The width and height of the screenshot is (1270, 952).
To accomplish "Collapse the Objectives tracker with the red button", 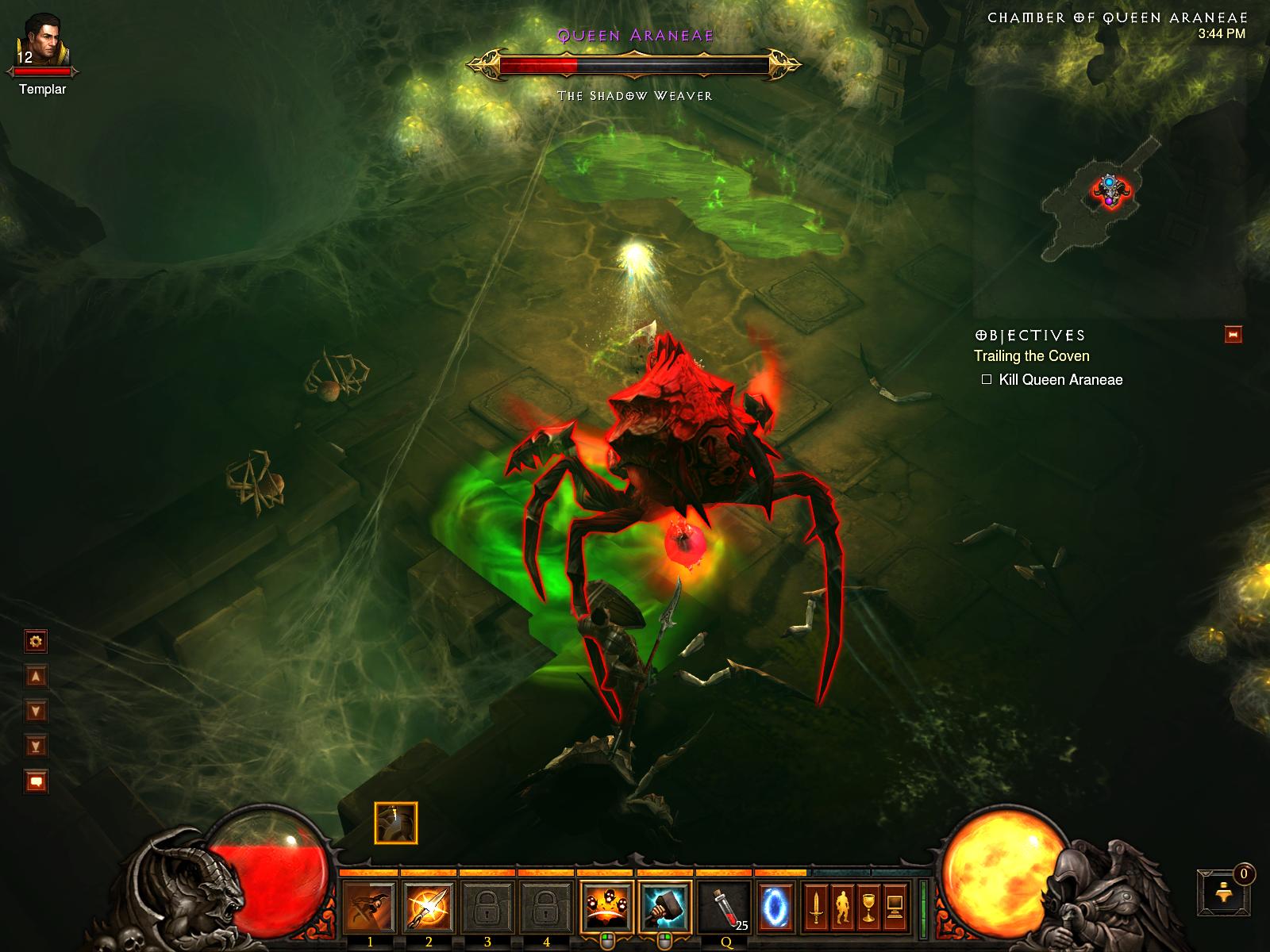I will (x=1233, y=335).
